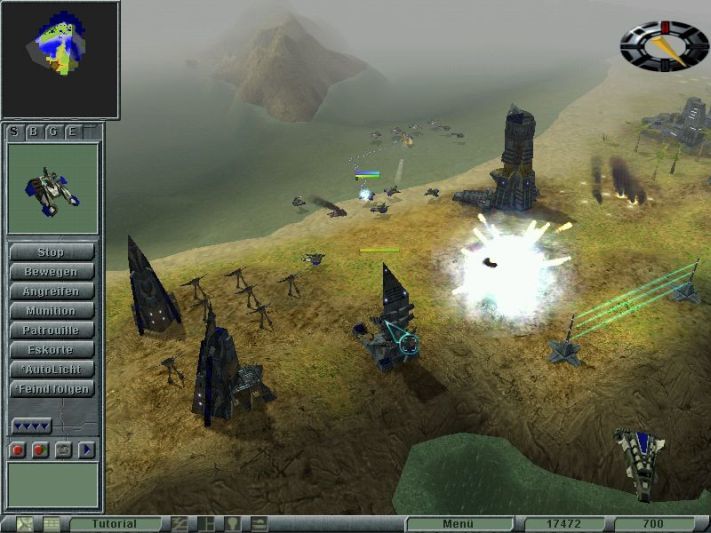Select the Bewegen order

[x=51, y=271]
